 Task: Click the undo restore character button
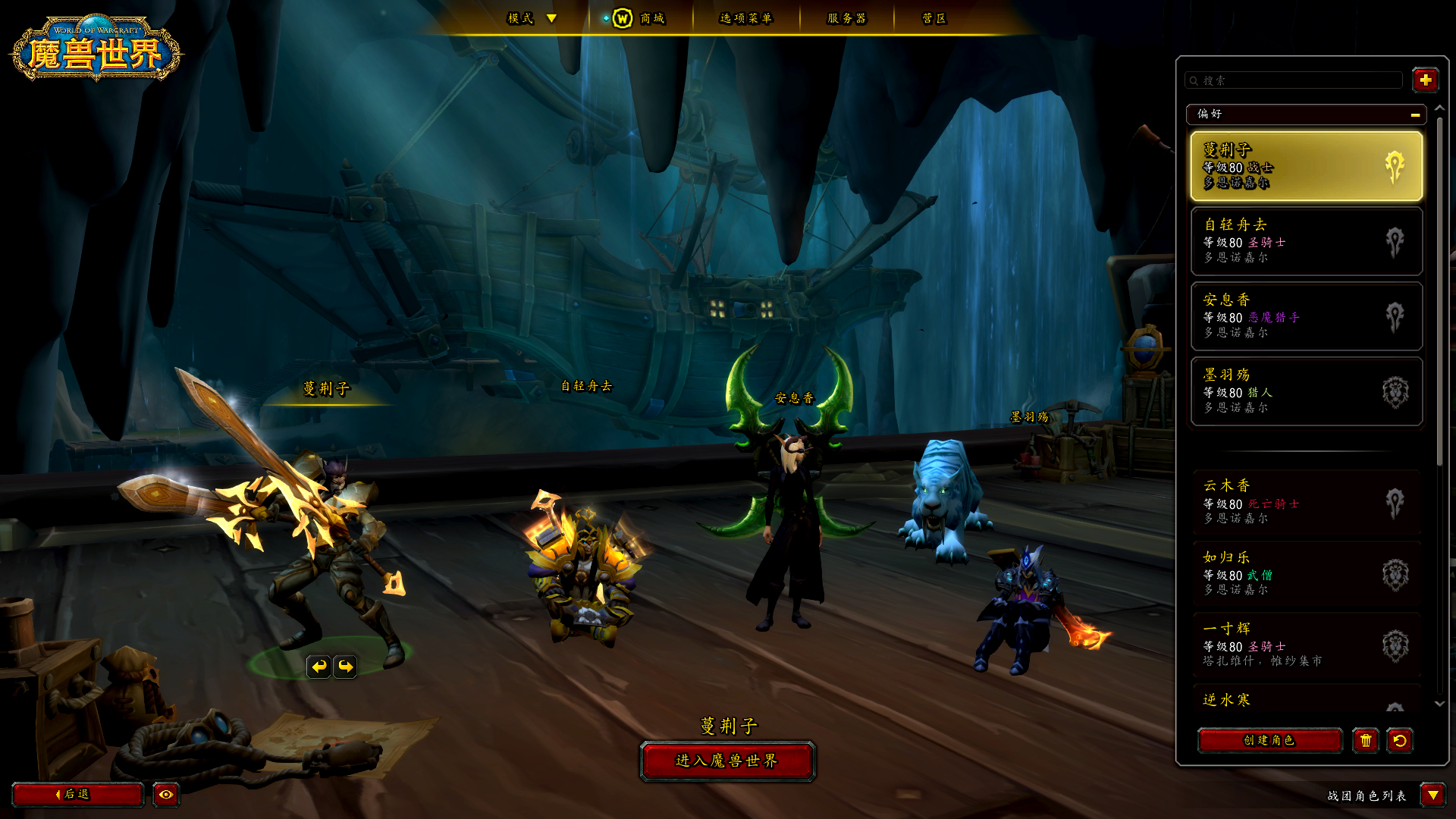pos(1400,740)
